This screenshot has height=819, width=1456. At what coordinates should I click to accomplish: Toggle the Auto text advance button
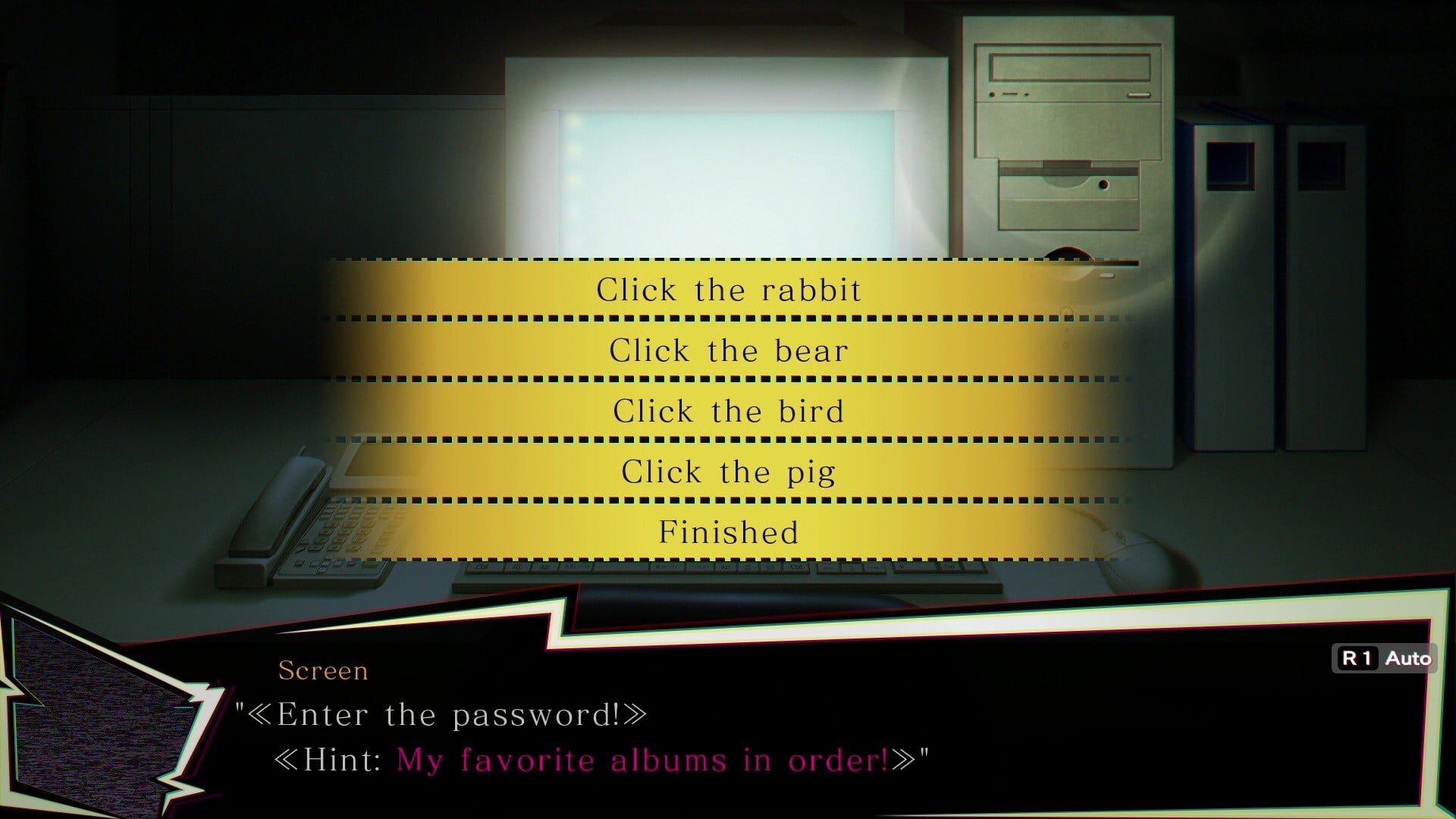coord(1385,658)
